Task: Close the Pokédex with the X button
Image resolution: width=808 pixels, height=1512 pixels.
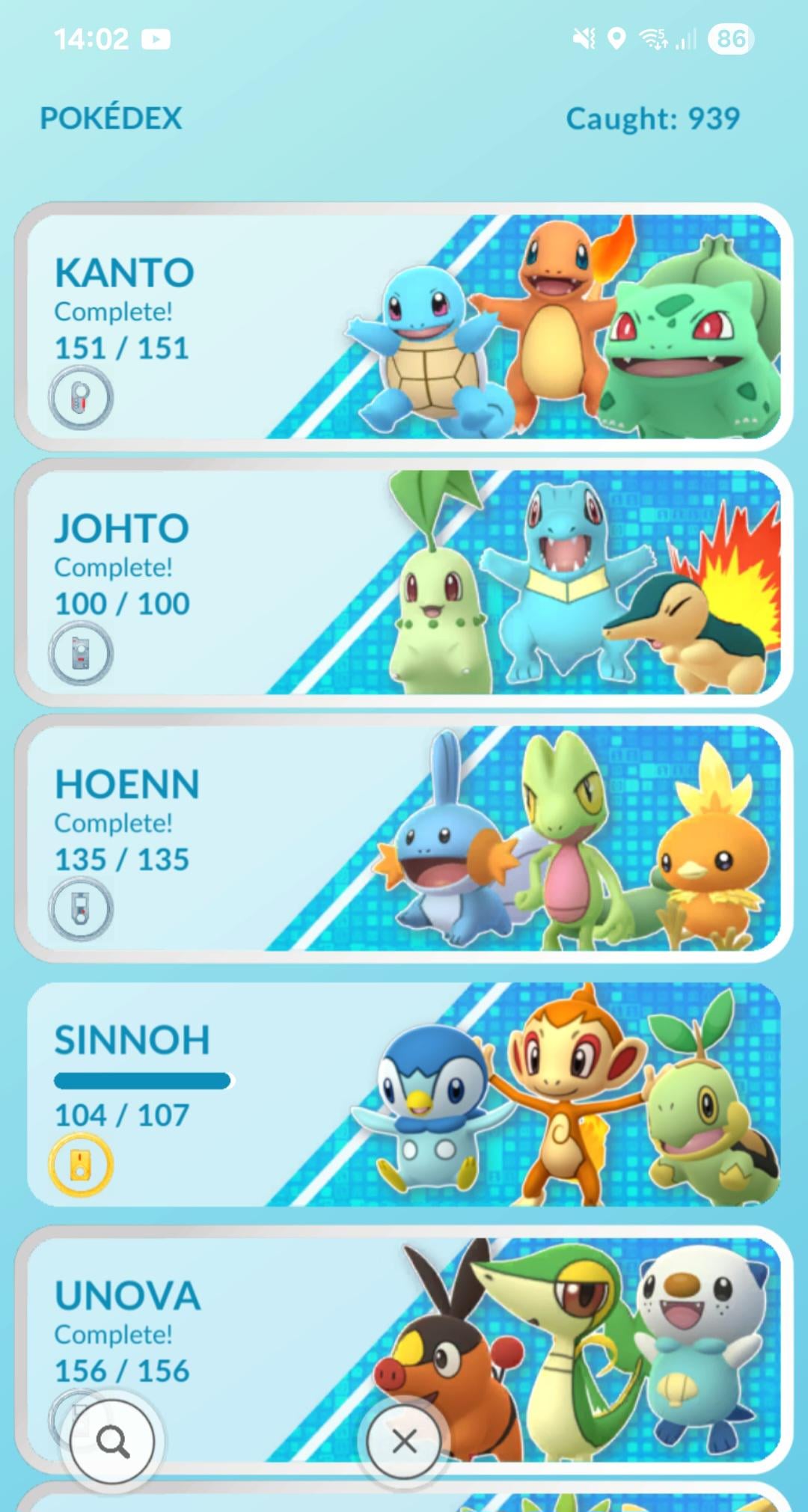Action: pyautogui.click(x=404, y=1440)
